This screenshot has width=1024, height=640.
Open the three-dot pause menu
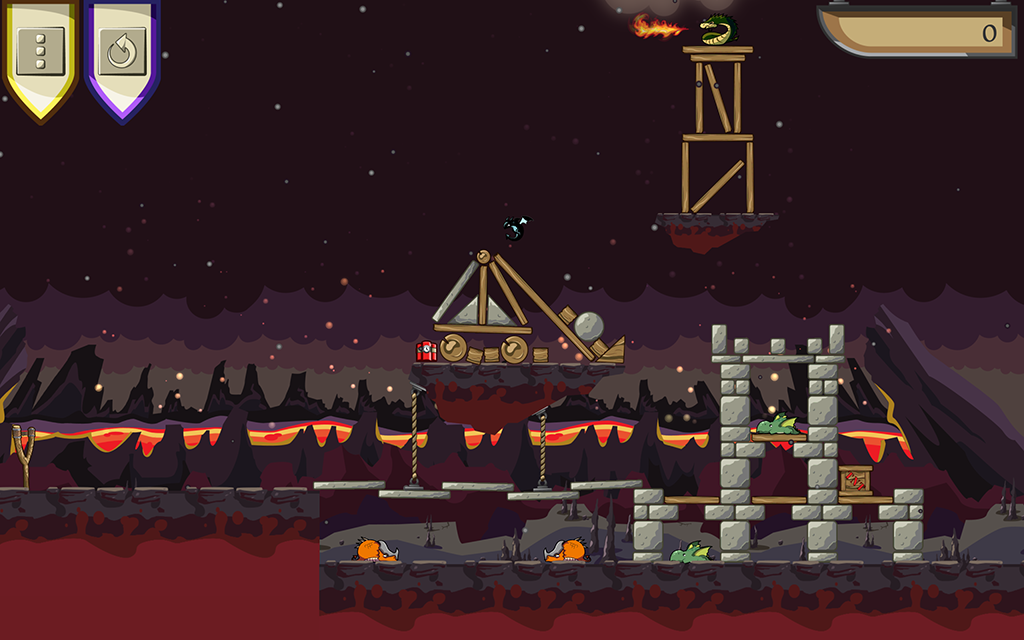click(41, 50)
